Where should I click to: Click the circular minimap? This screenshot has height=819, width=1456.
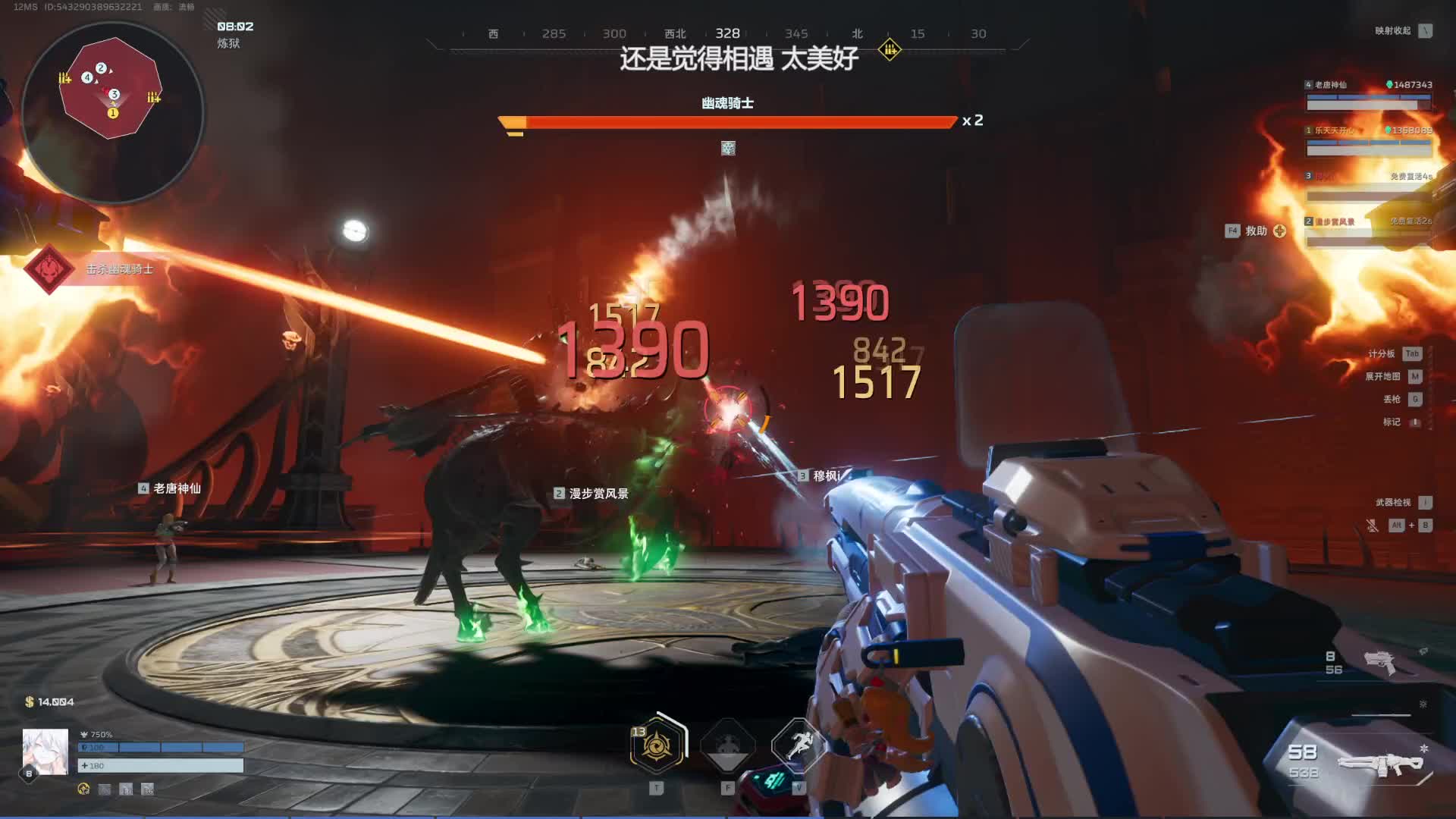(112, 112)
